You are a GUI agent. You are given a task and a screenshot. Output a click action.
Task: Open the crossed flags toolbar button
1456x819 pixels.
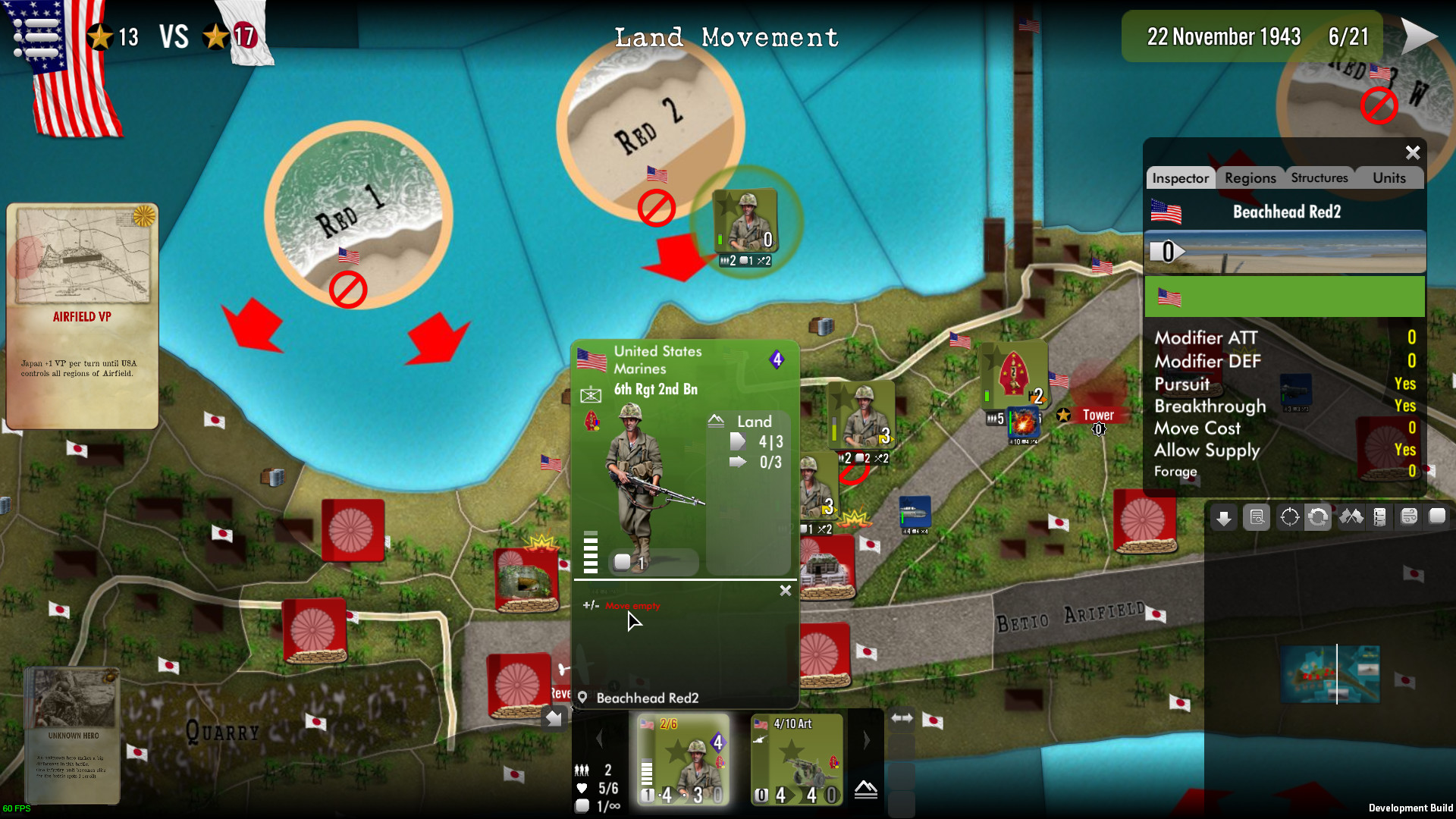[x=1351, y=518]
